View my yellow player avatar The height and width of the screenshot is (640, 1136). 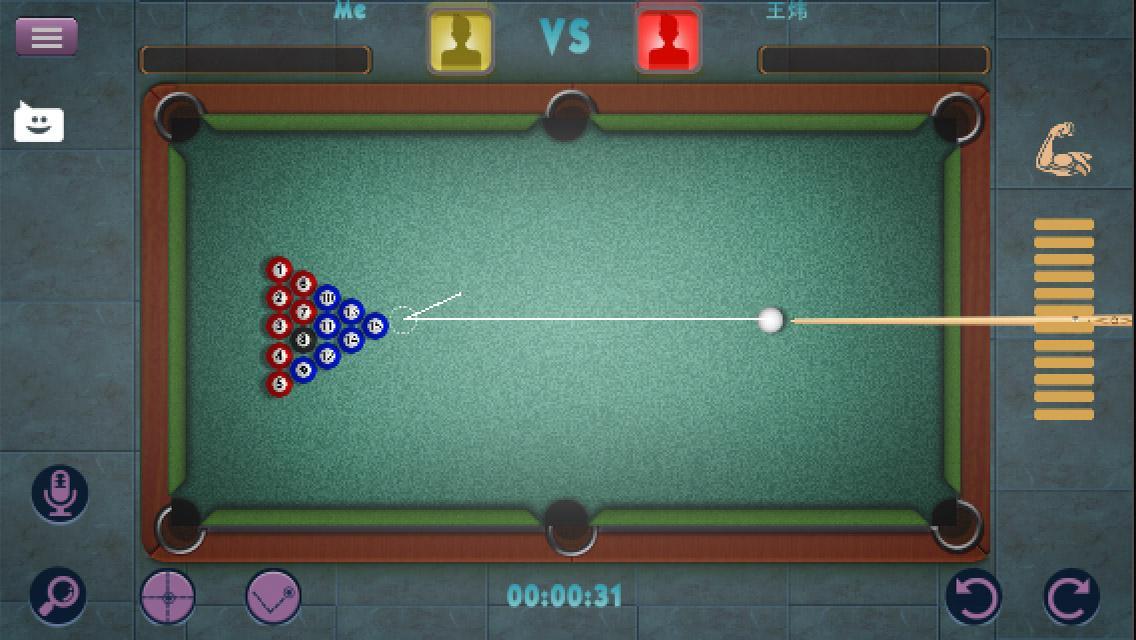tap(460, 40)
